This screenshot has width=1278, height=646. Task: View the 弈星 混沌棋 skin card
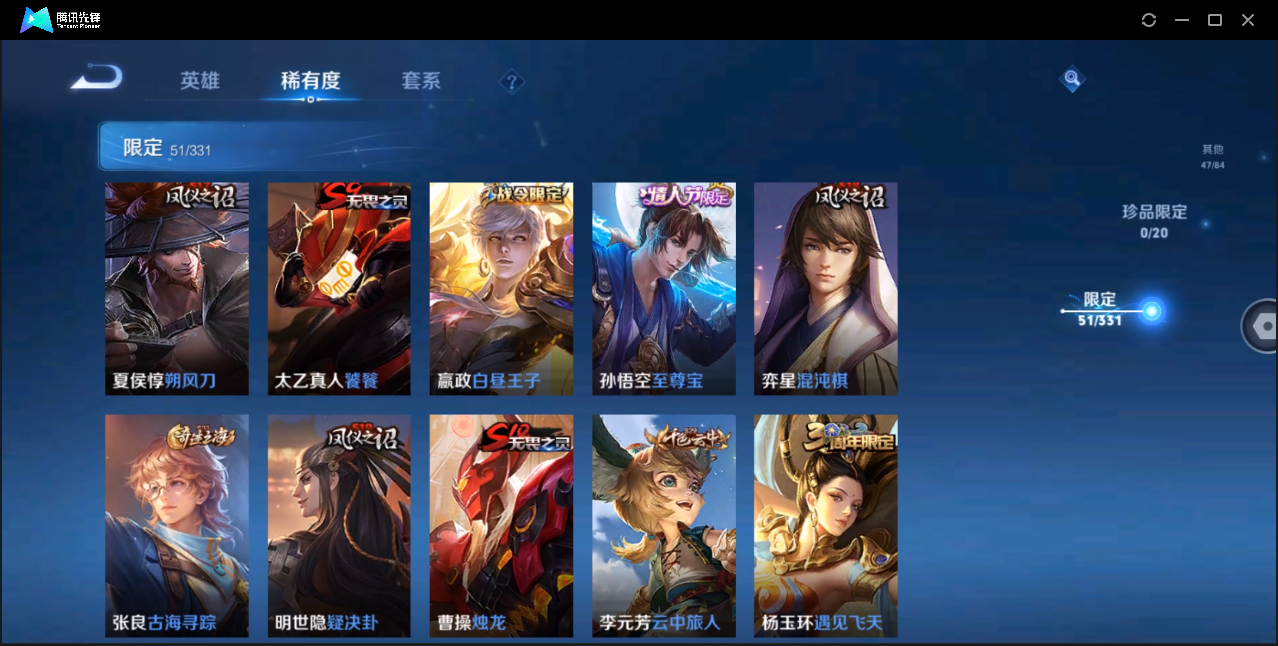[x=825, y=289]
